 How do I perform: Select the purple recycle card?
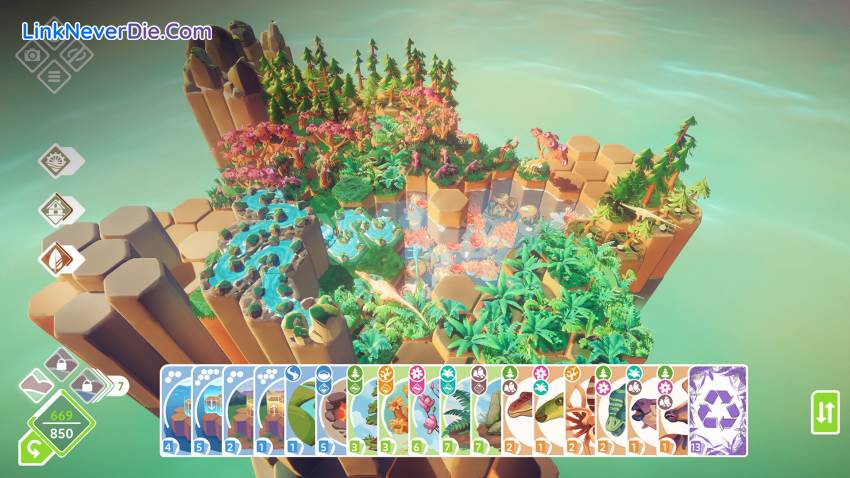718,411
